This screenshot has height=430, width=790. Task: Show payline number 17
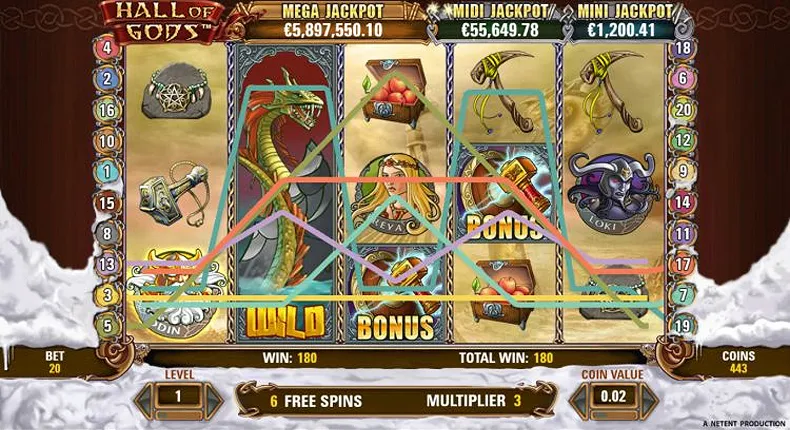pyautogui.click(x=683, y=265)
